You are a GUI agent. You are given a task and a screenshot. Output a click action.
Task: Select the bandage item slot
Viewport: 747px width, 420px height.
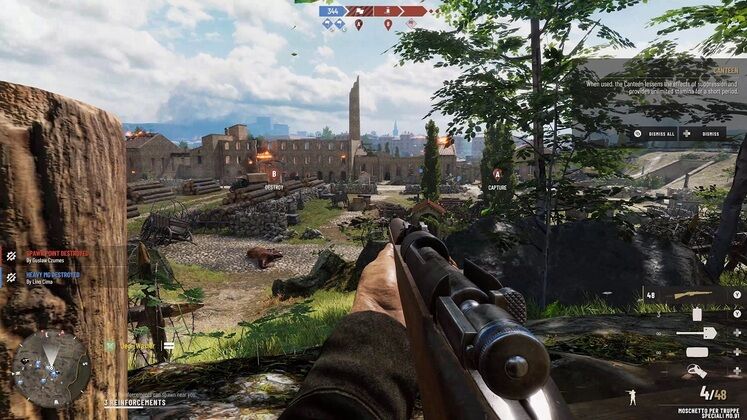(697, 351)
